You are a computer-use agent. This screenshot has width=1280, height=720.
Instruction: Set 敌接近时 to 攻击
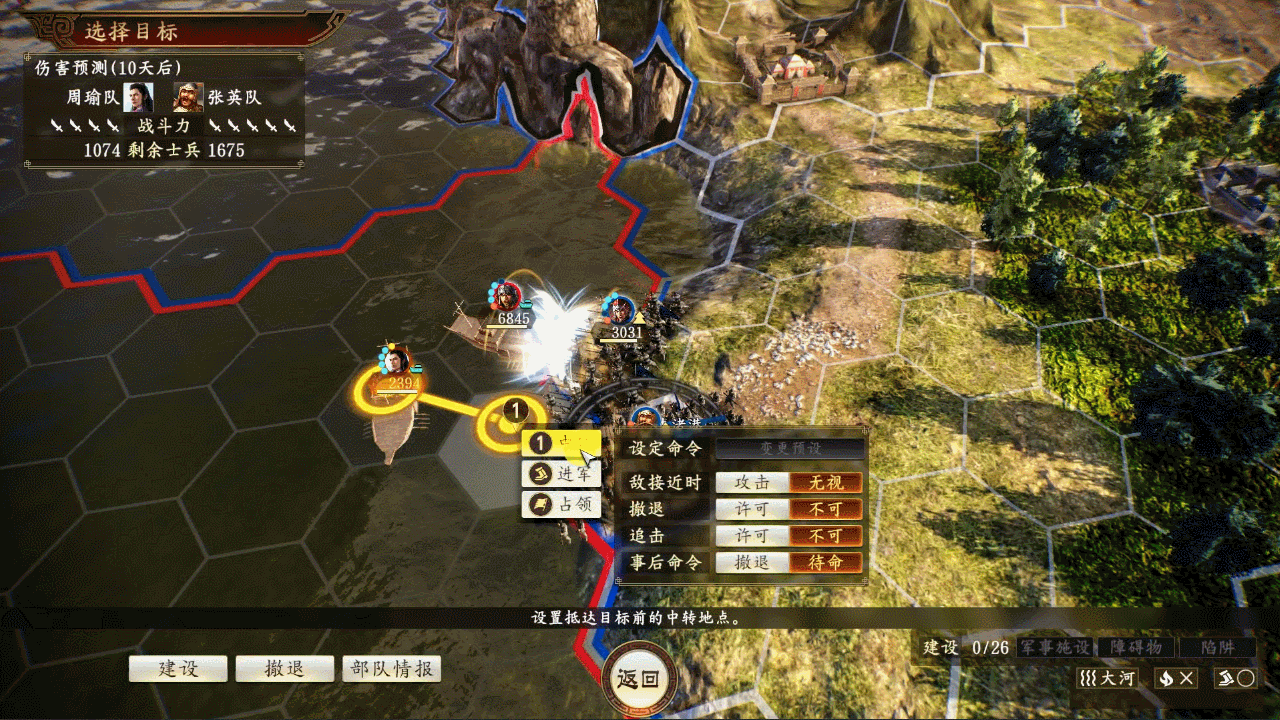tap(752, 482)
